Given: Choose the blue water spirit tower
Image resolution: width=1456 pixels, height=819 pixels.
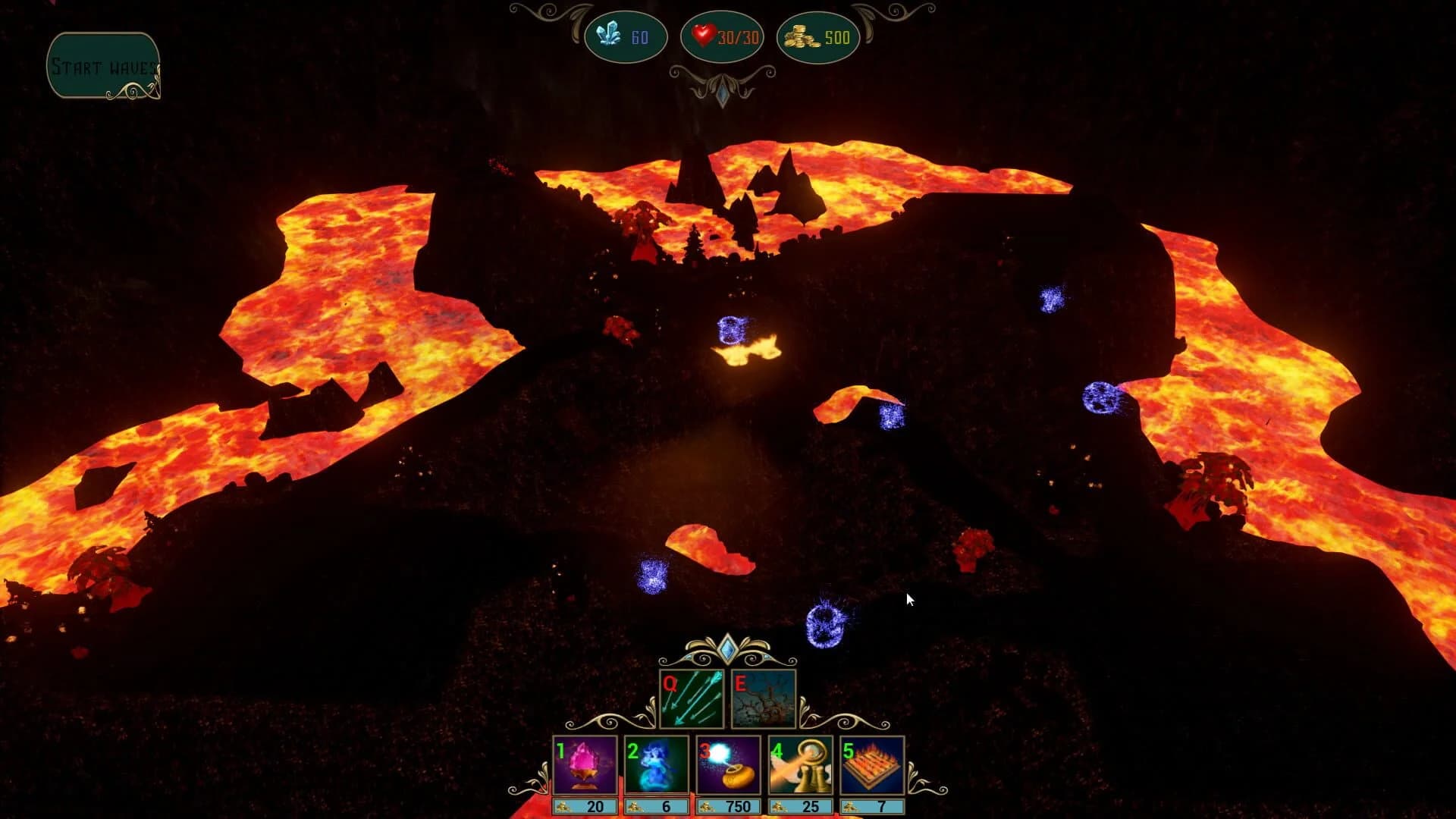Looking at the screenshot, I should (656, 766).
